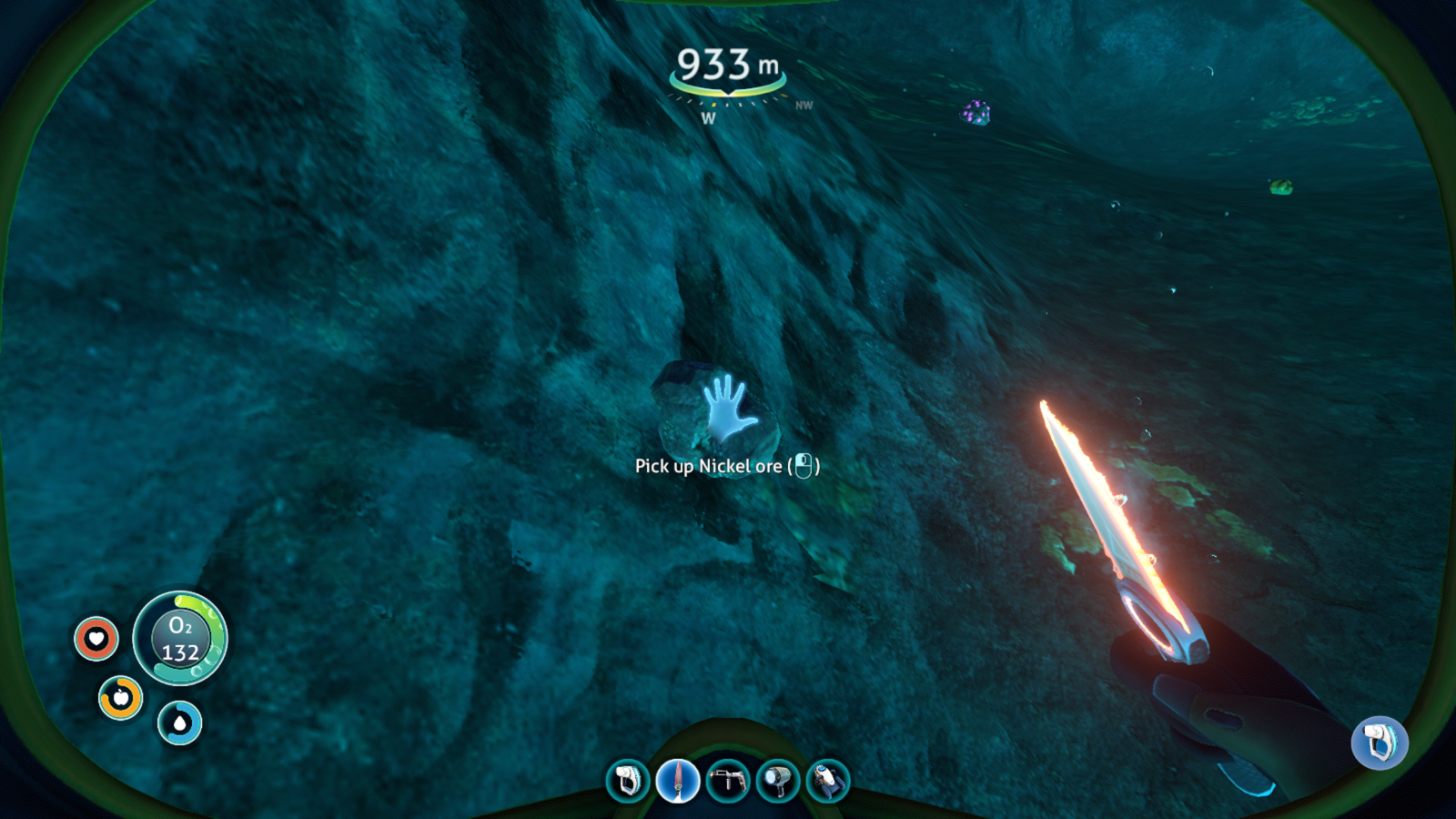Equip the gun-shaped tool in the hotbar

point(728,781)
